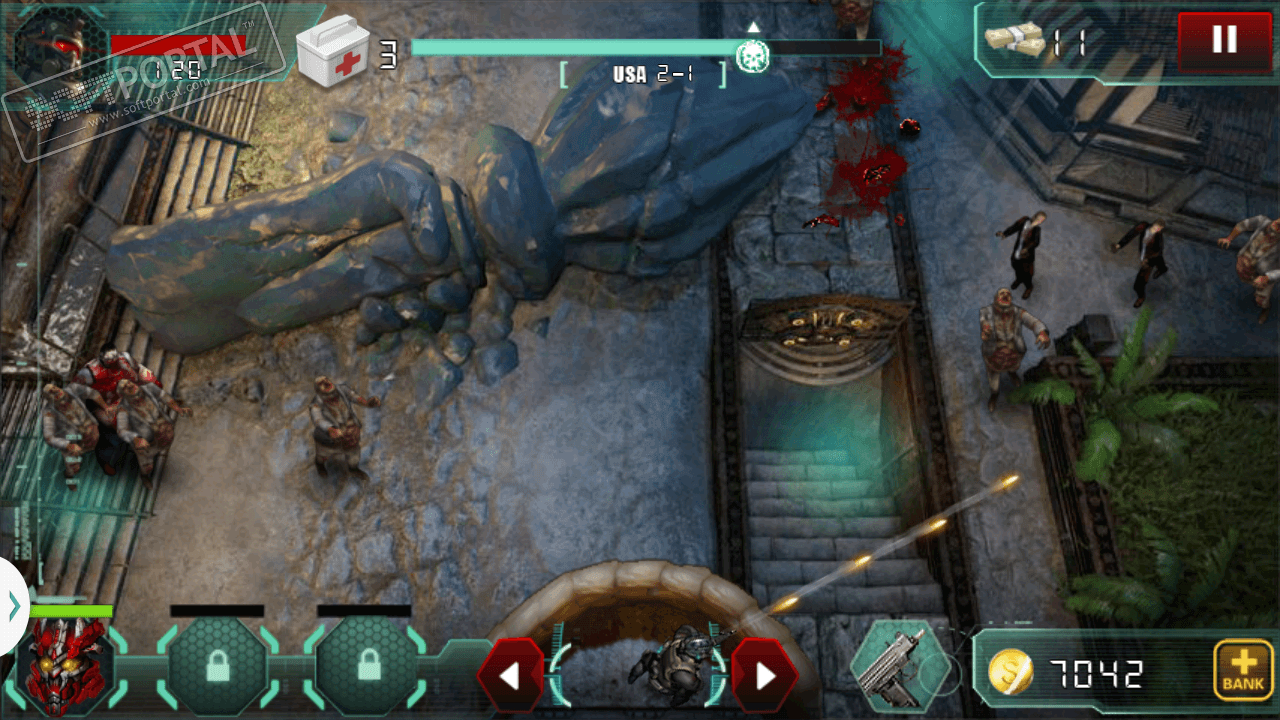
Task: Pause the game with the red button
Action: pyautogui.click(x=1224, y=41)
